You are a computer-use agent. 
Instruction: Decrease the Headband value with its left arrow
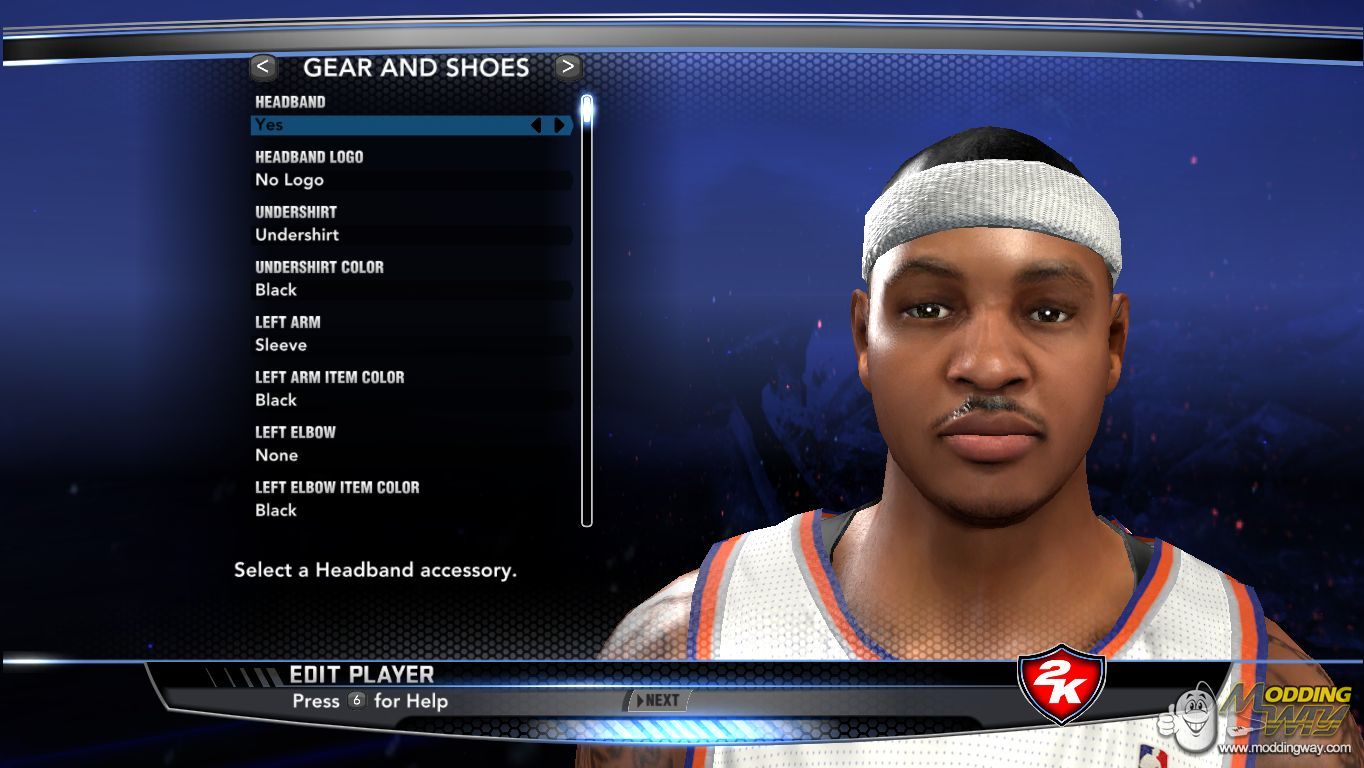pyautogui.click(x=536, y=125)
